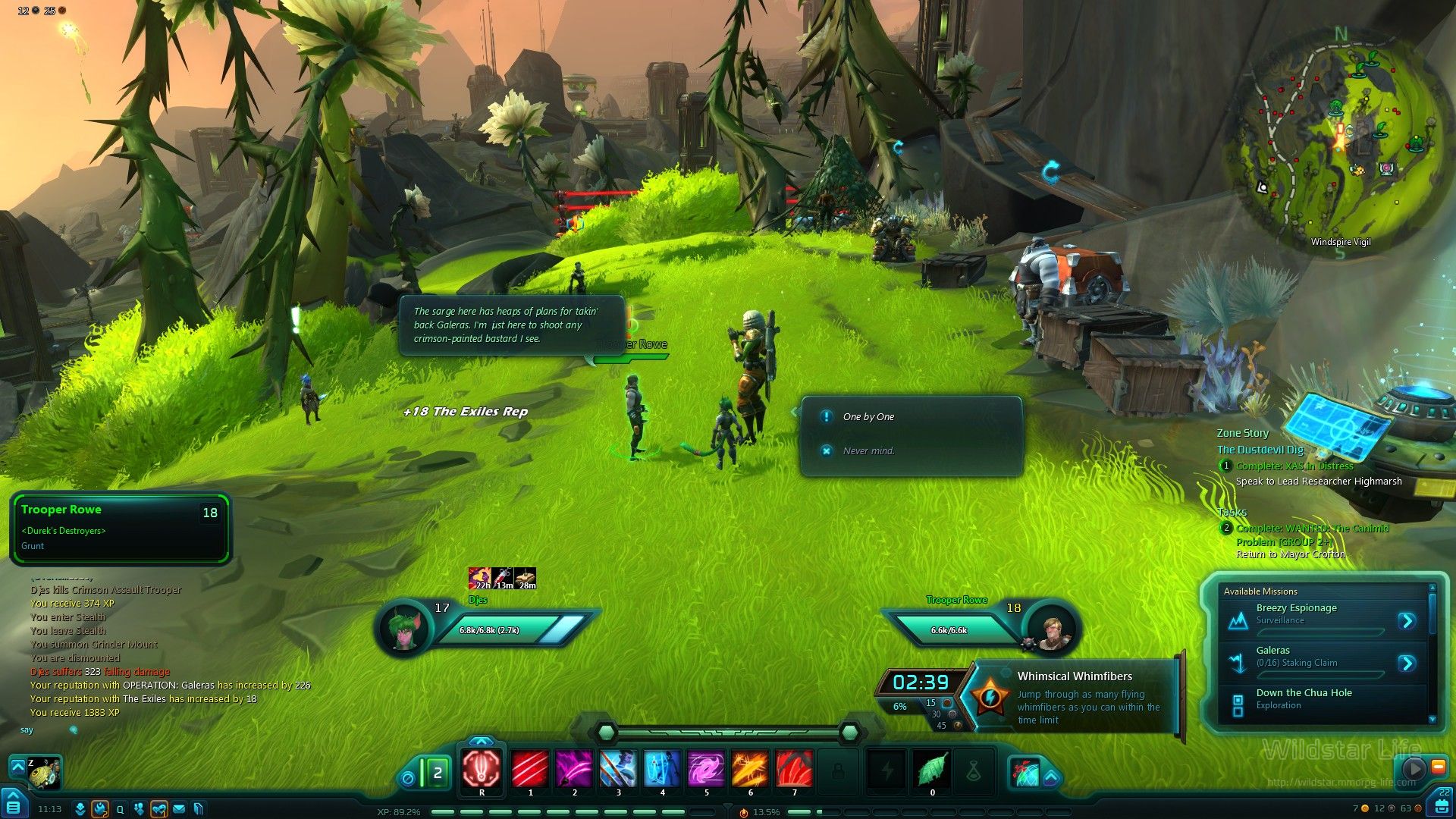This screenshot has height=819, width=1456.
Task: Activate the ability in hotbar slot 1
Action: point(530,769)
